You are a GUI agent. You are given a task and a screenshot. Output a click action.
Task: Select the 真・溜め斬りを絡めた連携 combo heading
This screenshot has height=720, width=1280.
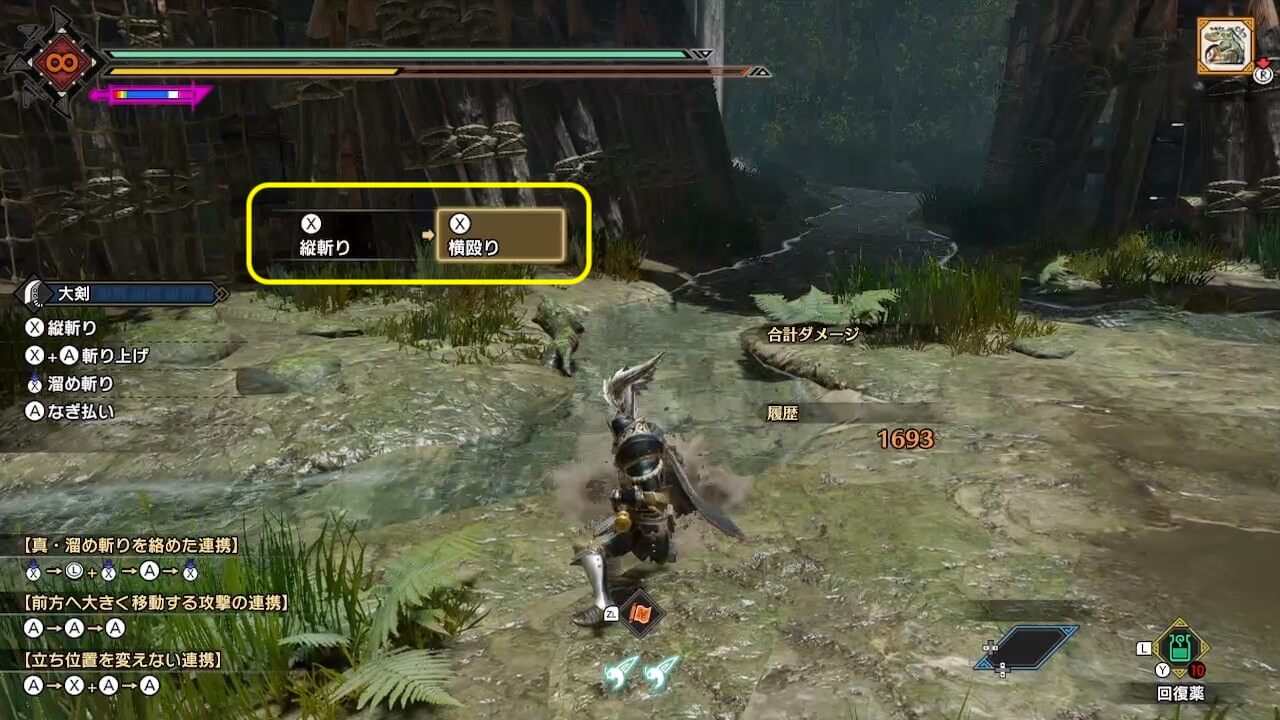tap(131, 545)
